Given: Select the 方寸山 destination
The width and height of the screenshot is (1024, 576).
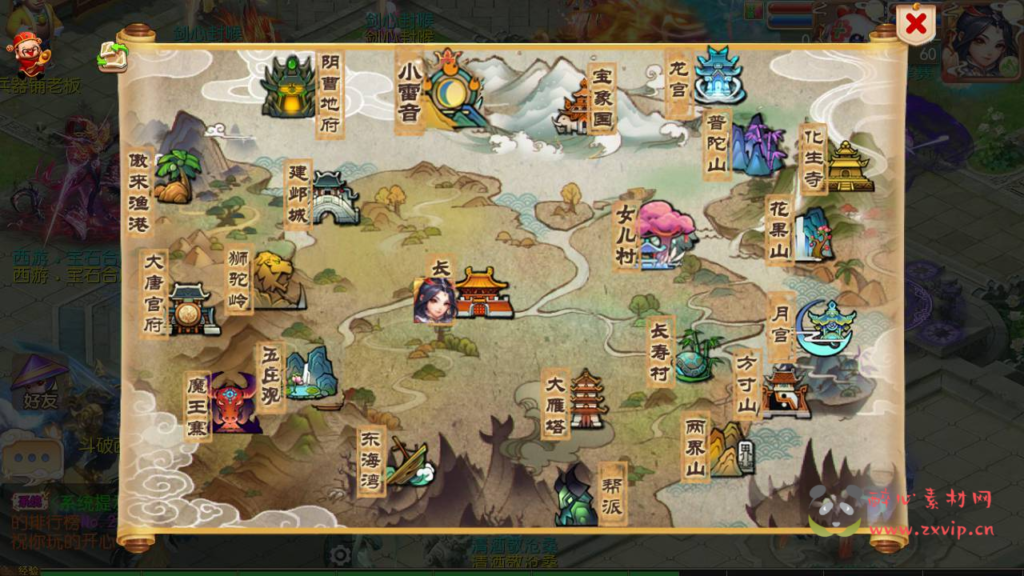Looking at the screenshot, I should pos(783,390).
